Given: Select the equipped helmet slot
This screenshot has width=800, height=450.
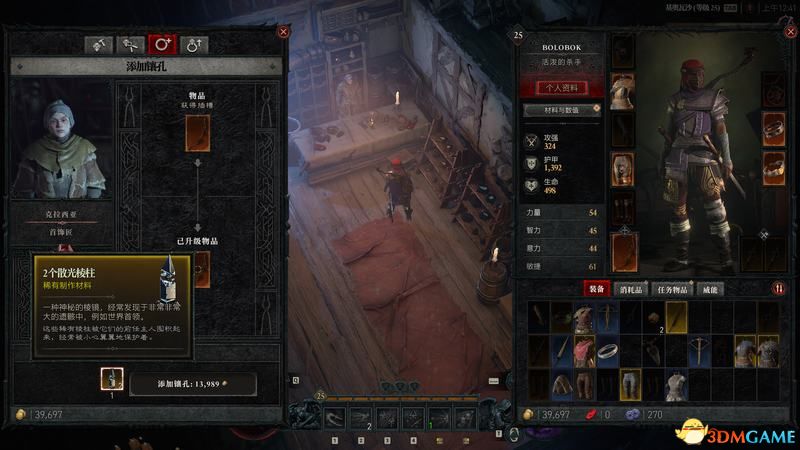Looking at the screenshot, I should click(622, 52).
